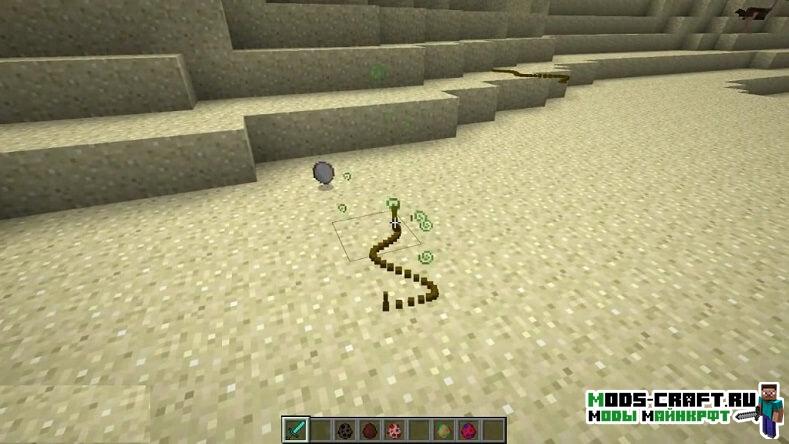Pick the pink spotted spawn egg
This screenshot has width=789, height=444.
(x=393, y=431)
